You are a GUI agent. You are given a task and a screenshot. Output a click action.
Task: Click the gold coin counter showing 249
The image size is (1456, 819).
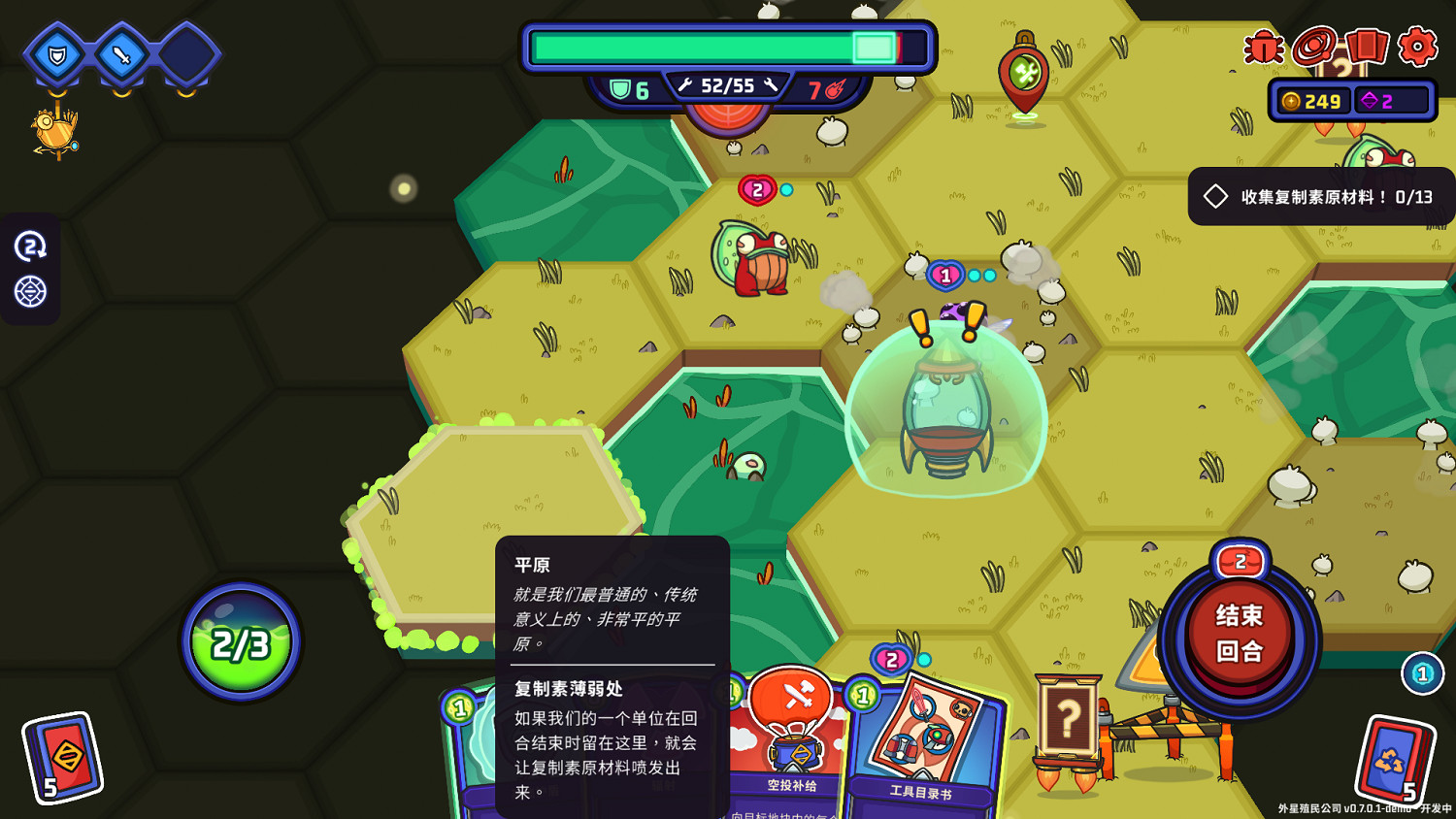pyautogui.click(x=1312, y=100)
